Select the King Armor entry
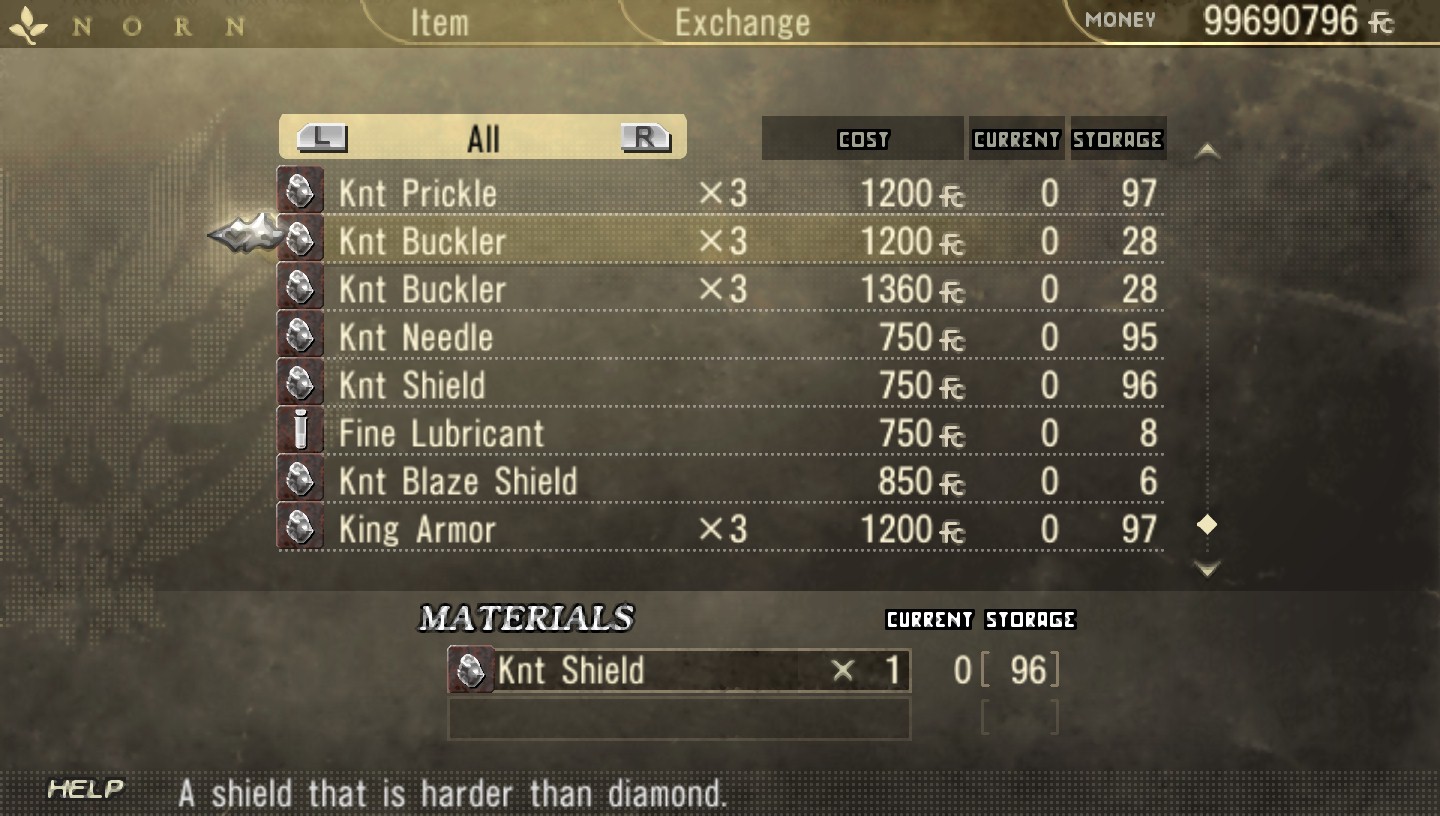Screen dimensions: 1440x816 click(720, 529)
